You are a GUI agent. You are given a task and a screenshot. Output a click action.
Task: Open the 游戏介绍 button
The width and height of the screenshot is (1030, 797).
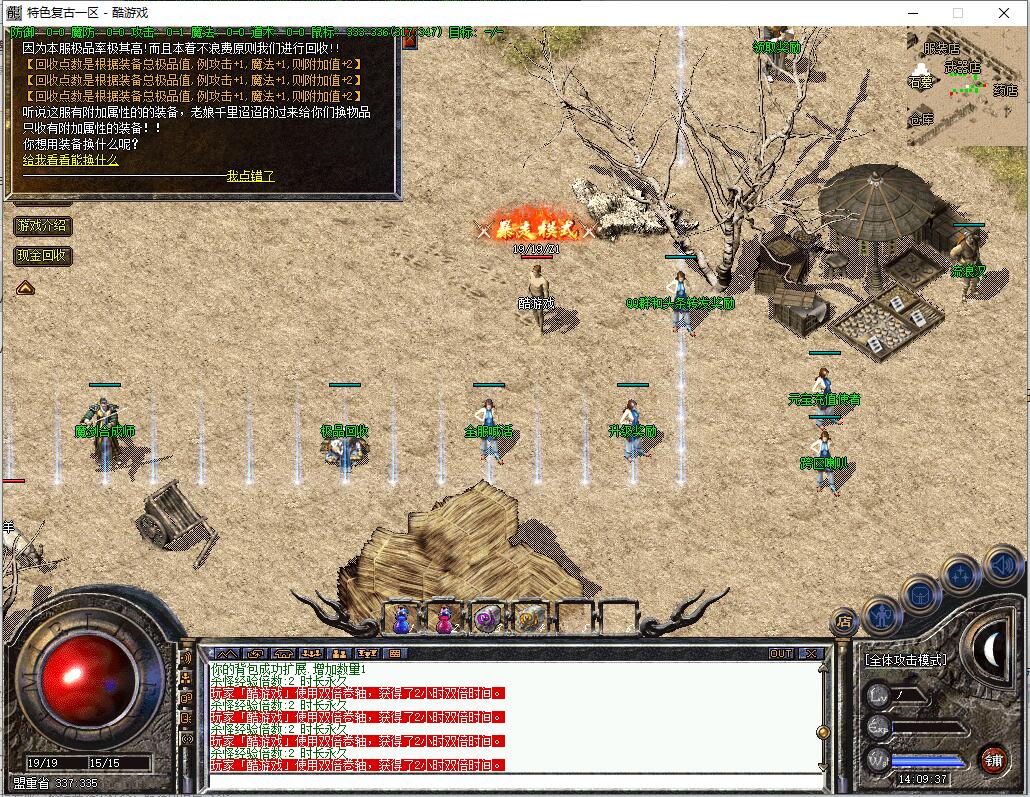pos(42,226)
